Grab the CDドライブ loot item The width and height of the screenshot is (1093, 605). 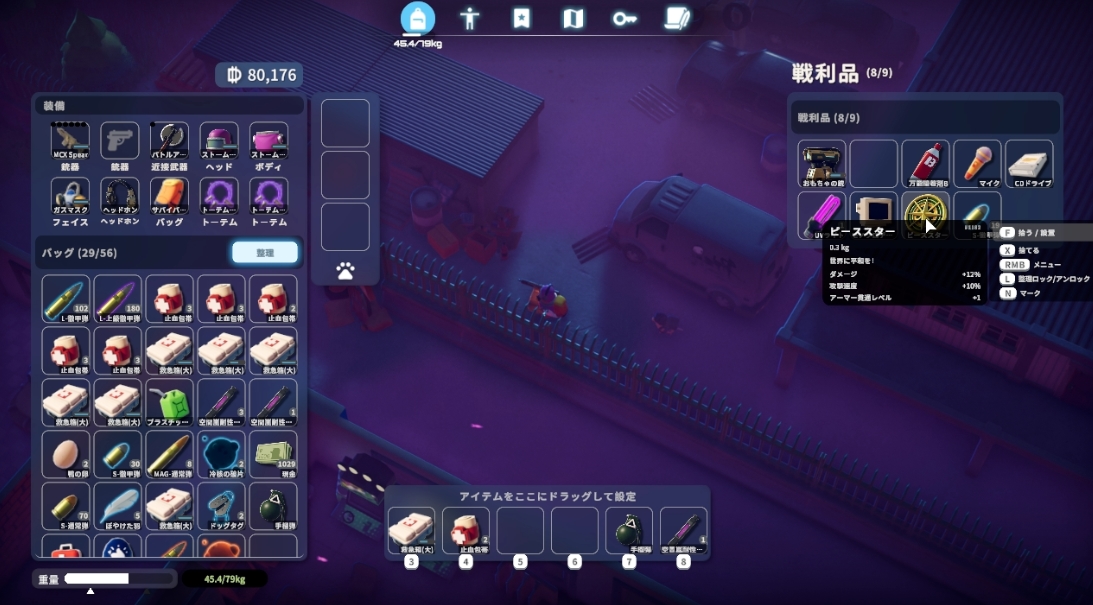(x=1029, y=163)
